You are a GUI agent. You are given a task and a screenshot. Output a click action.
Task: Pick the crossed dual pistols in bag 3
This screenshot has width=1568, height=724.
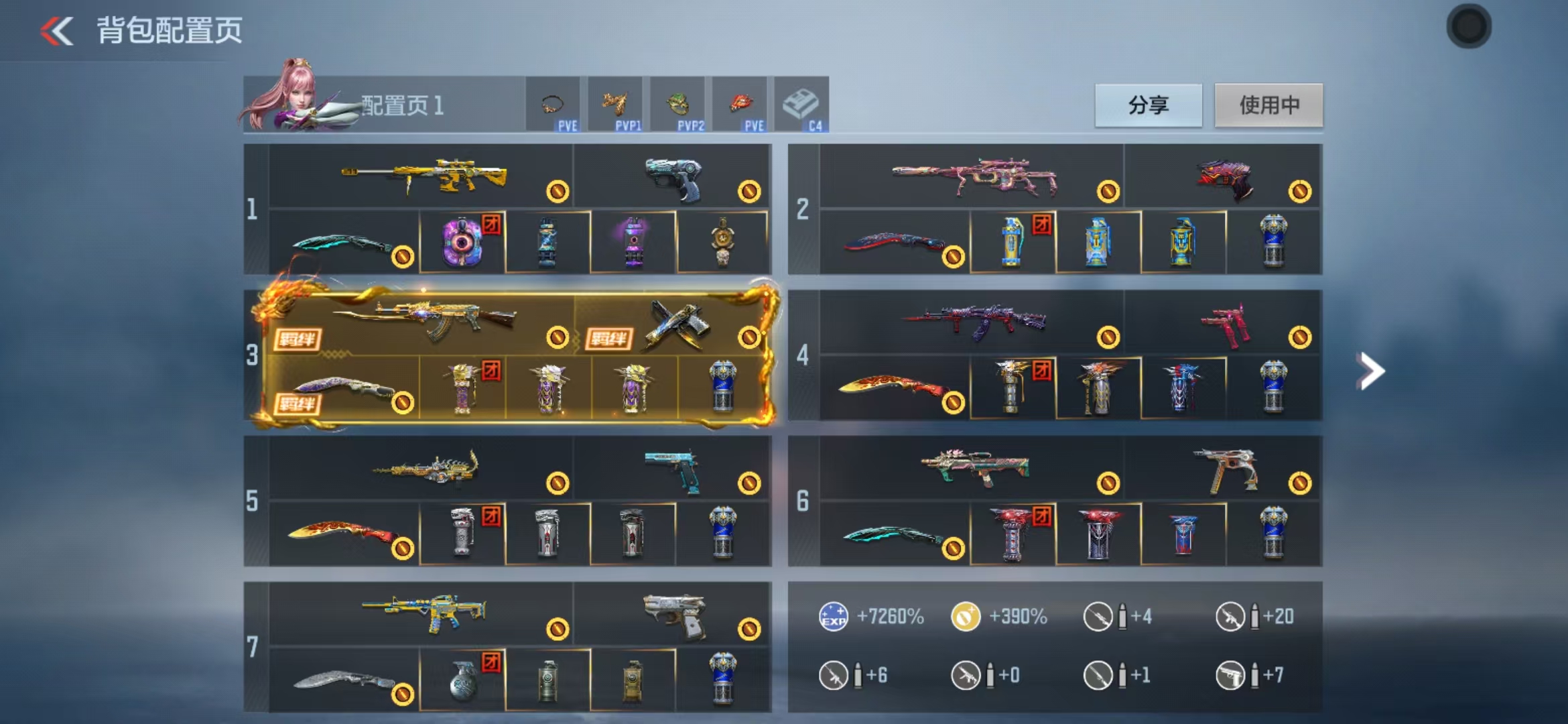coord(677,325)
